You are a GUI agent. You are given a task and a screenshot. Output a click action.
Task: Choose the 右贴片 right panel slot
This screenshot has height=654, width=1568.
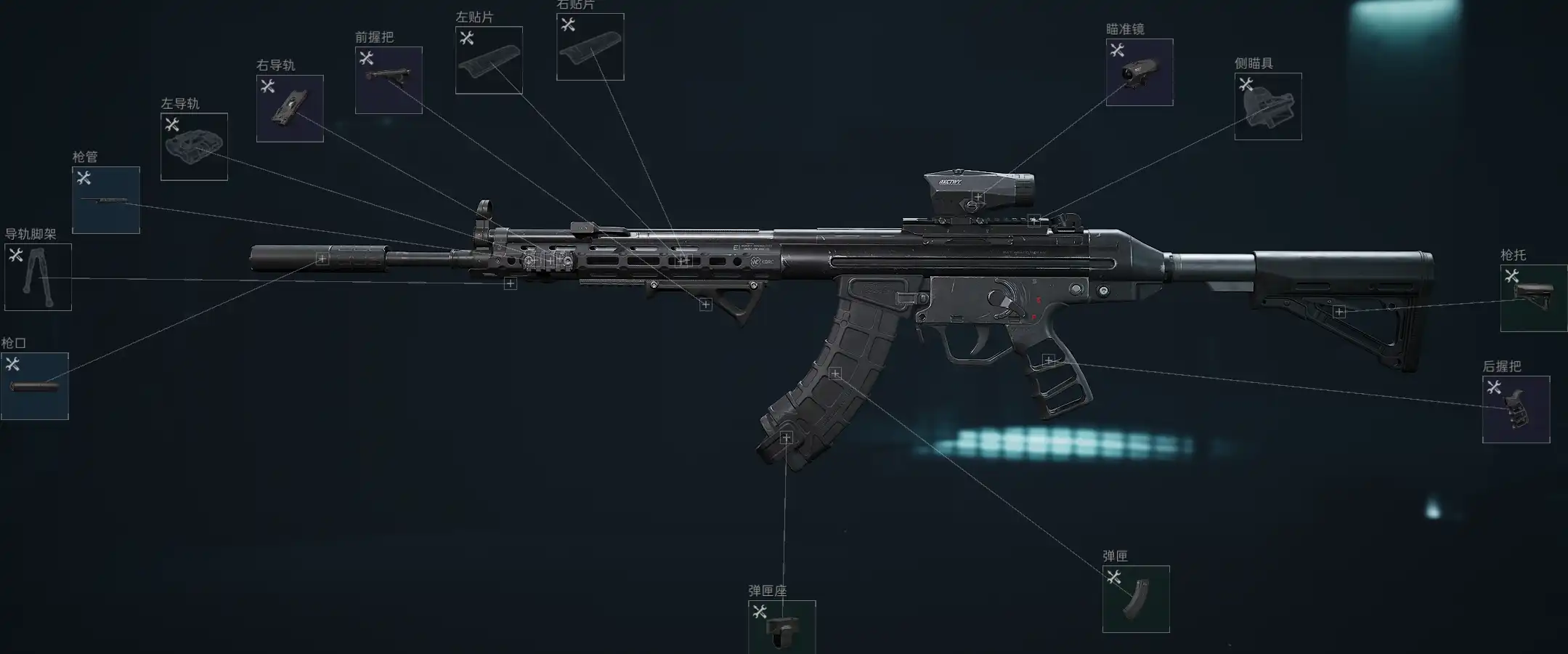tap(590, 47)
